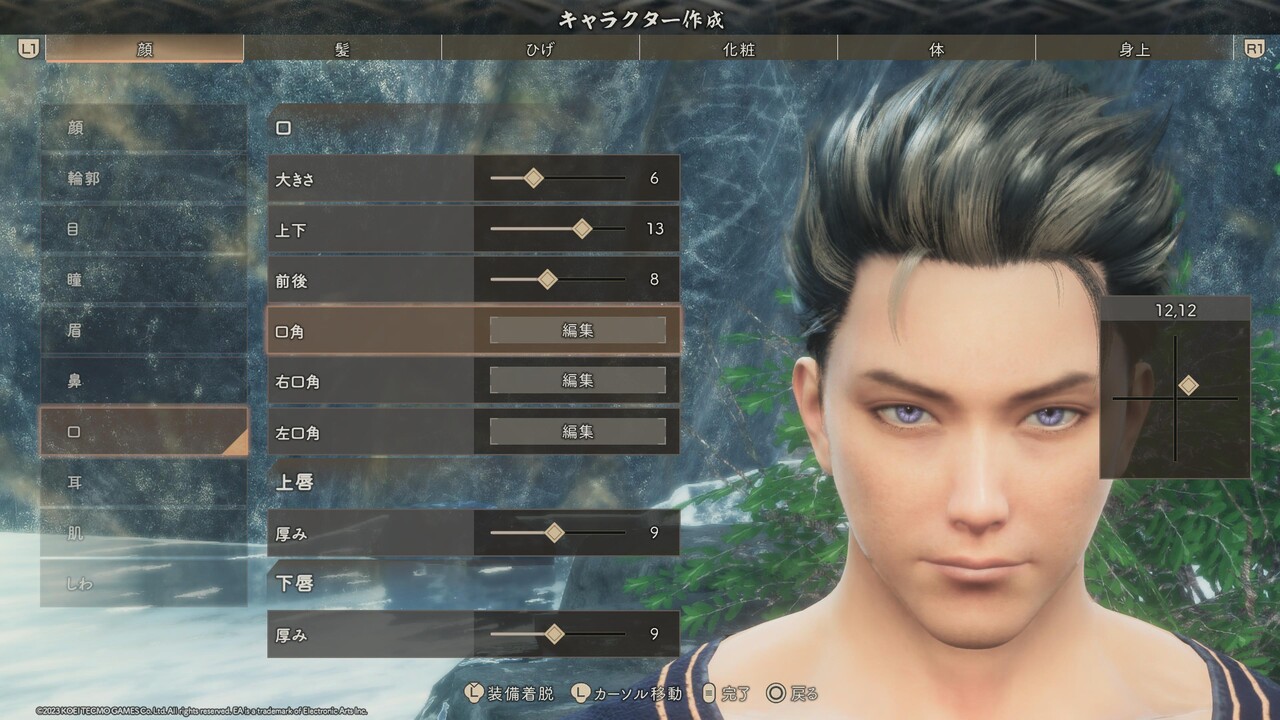Select the 鼻 nose category

click(x=143, y=381)
